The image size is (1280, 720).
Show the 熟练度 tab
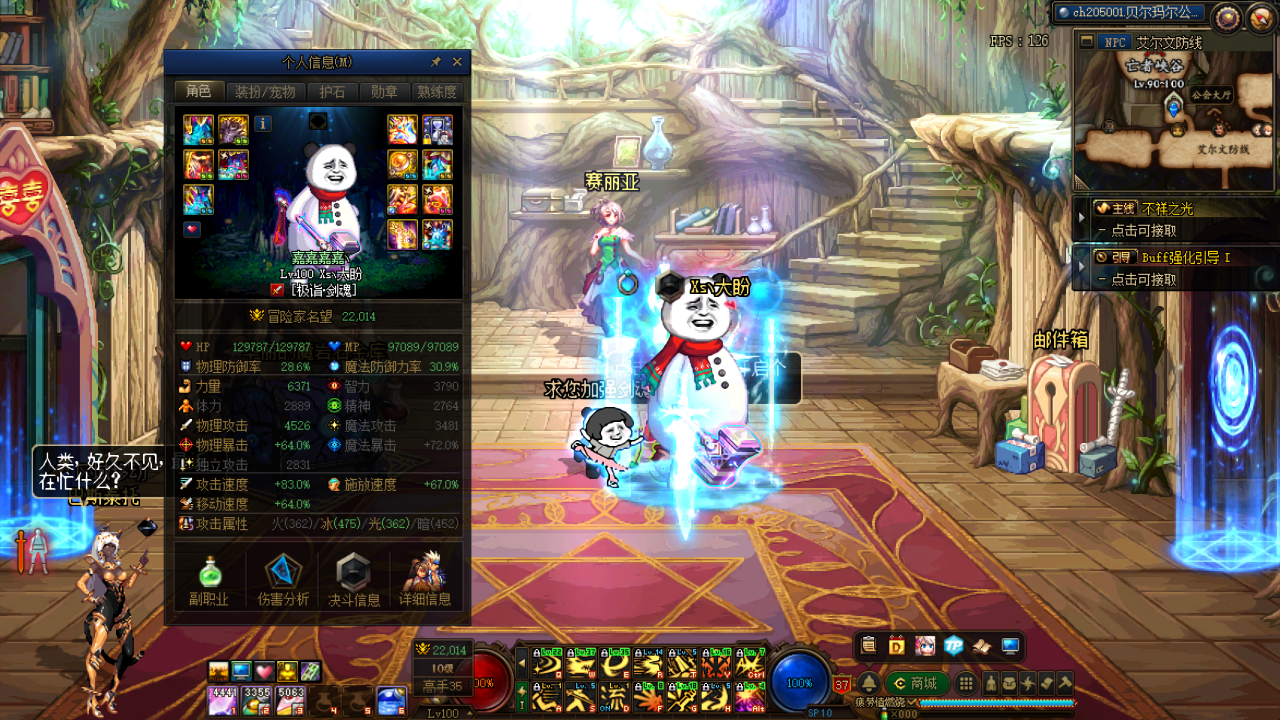point(437,92)
